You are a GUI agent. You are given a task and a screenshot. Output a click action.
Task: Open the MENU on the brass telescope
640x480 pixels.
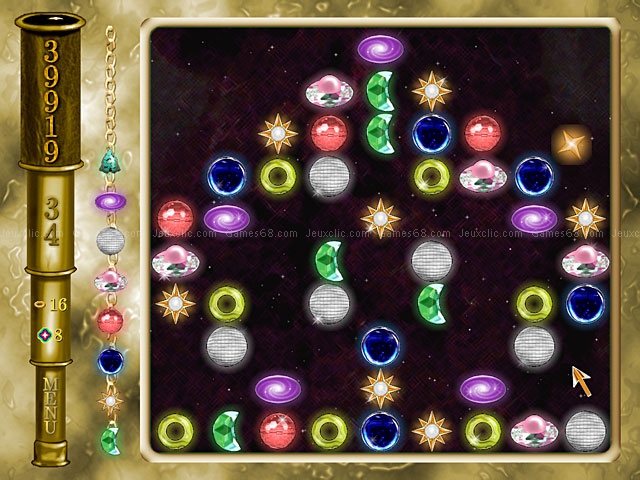52,405
